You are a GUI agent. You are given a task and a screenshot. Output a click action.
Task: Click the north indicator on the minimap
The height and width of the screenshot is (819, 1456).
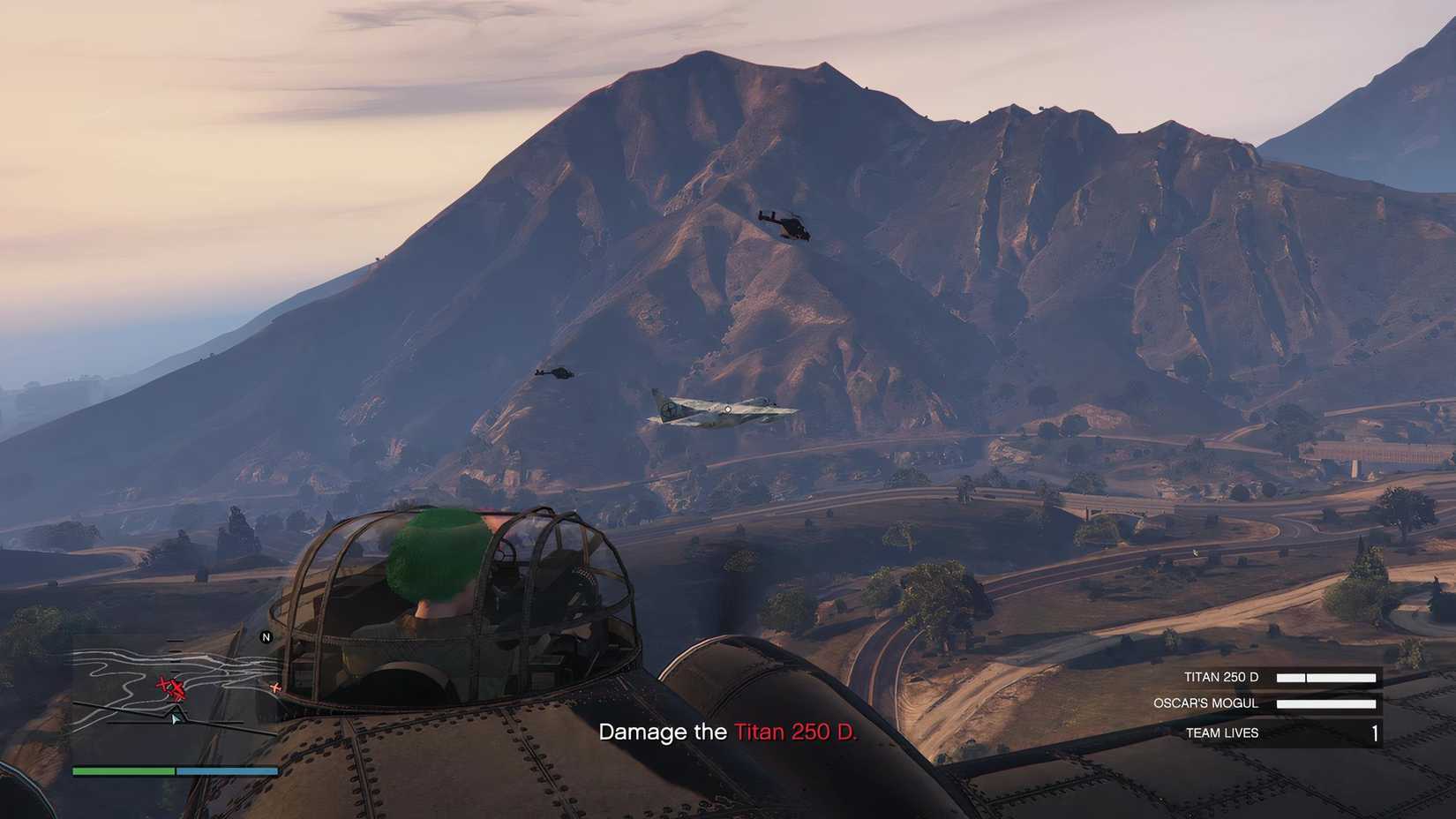266,635
